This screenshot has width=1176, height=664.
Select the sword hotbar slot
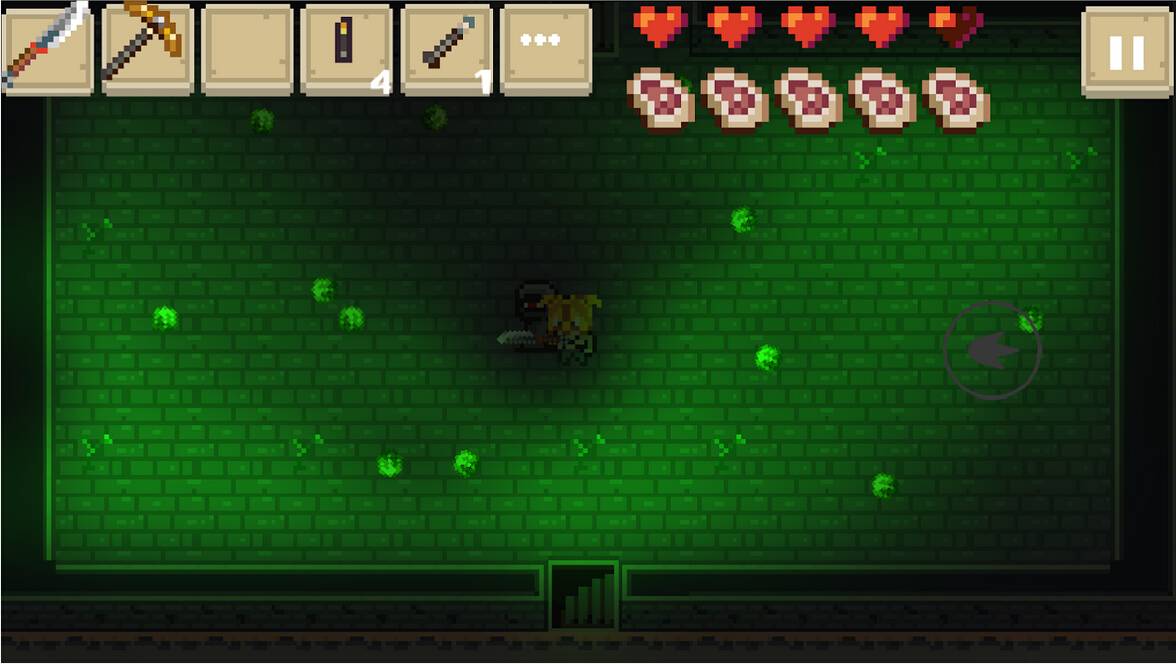coord(47,48)
